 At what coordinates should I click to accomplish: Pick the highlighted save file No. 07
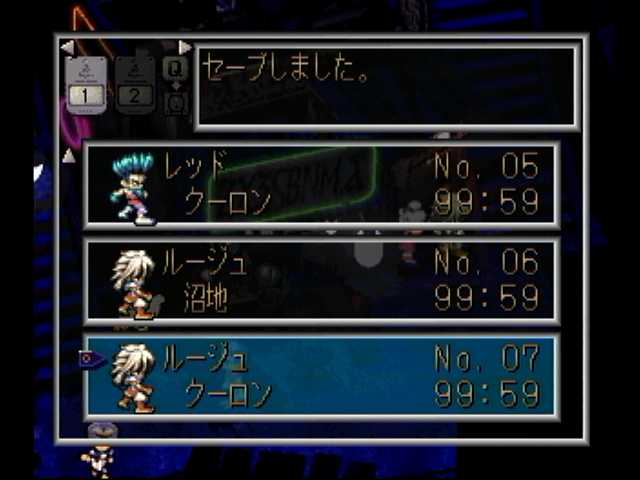pos(320,376)
